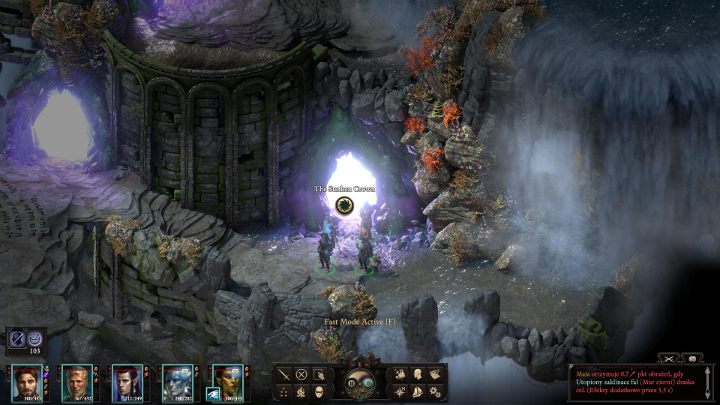Activate the select-all party hand icon

(x=318, y=374)
